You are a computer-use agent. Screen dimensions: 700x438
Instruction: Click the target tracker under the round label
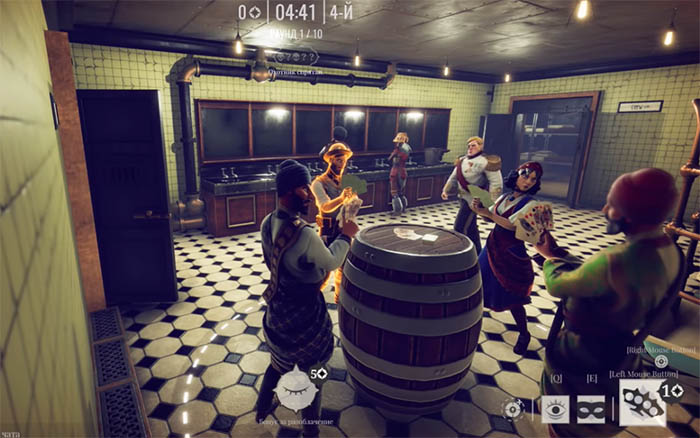coord(297,58)
